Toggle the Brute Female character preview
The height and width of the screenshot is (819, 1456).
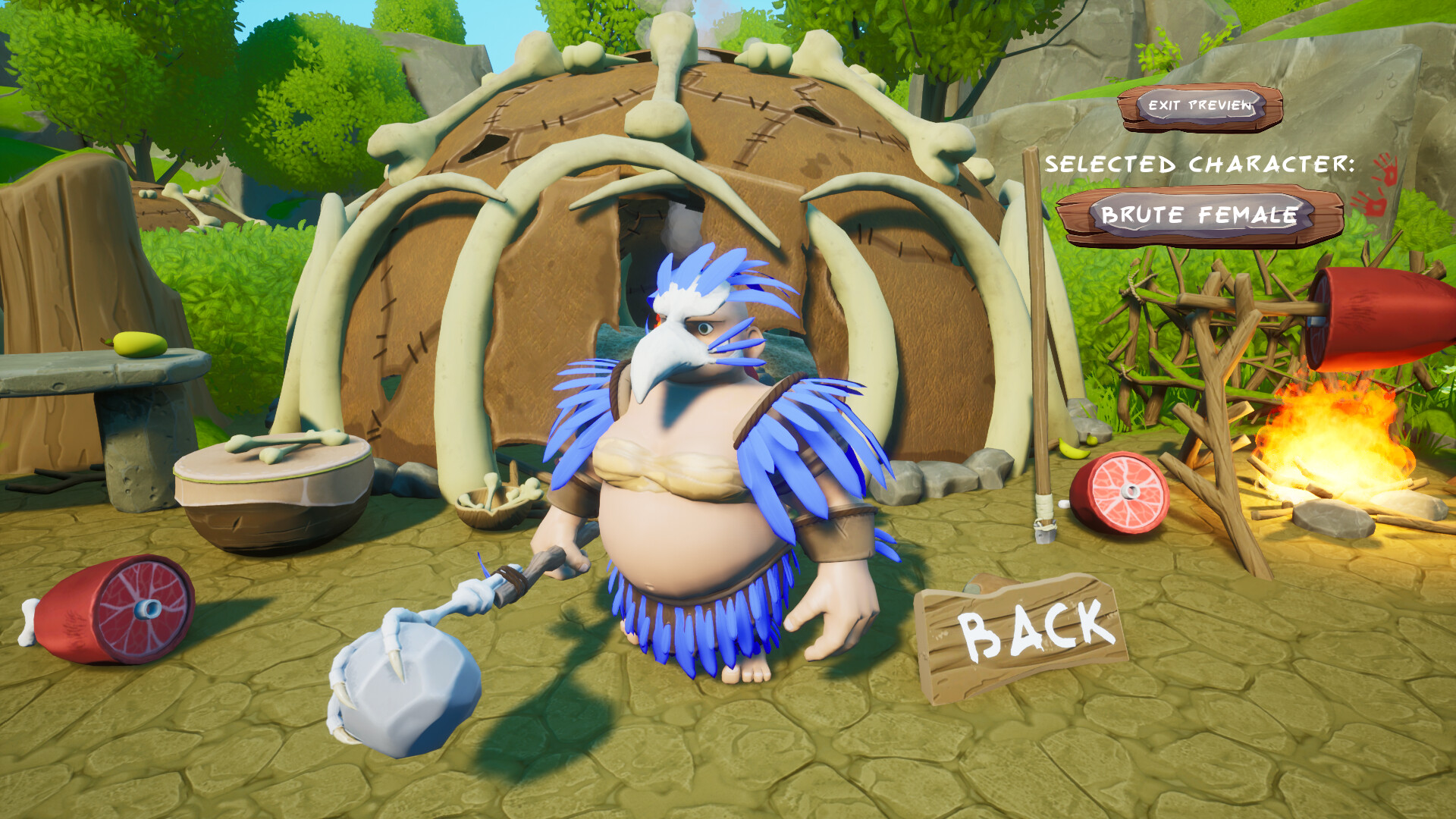(1202, 216)
